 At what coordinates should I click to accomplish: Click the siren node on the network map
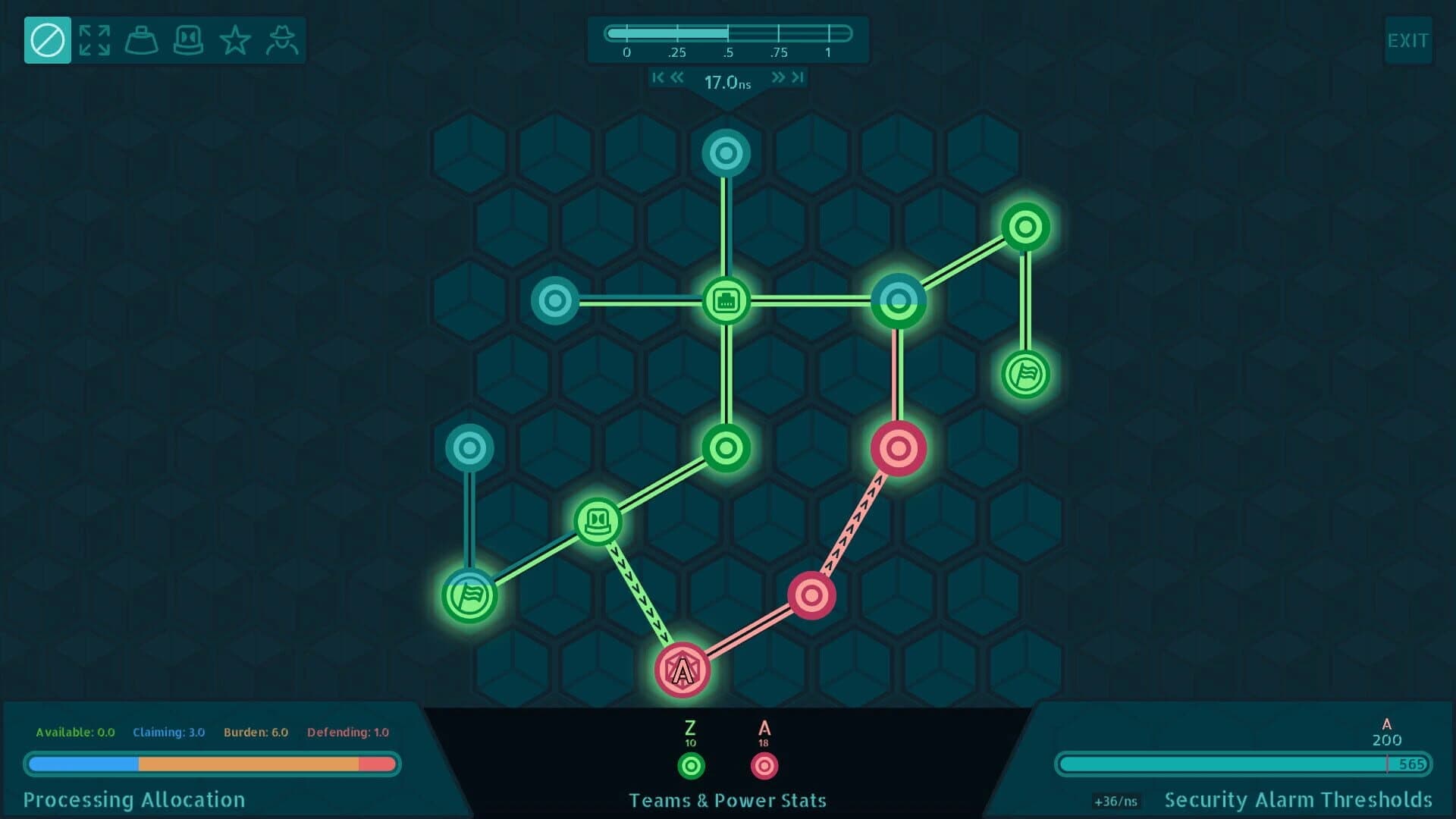(x=599, y=519)
